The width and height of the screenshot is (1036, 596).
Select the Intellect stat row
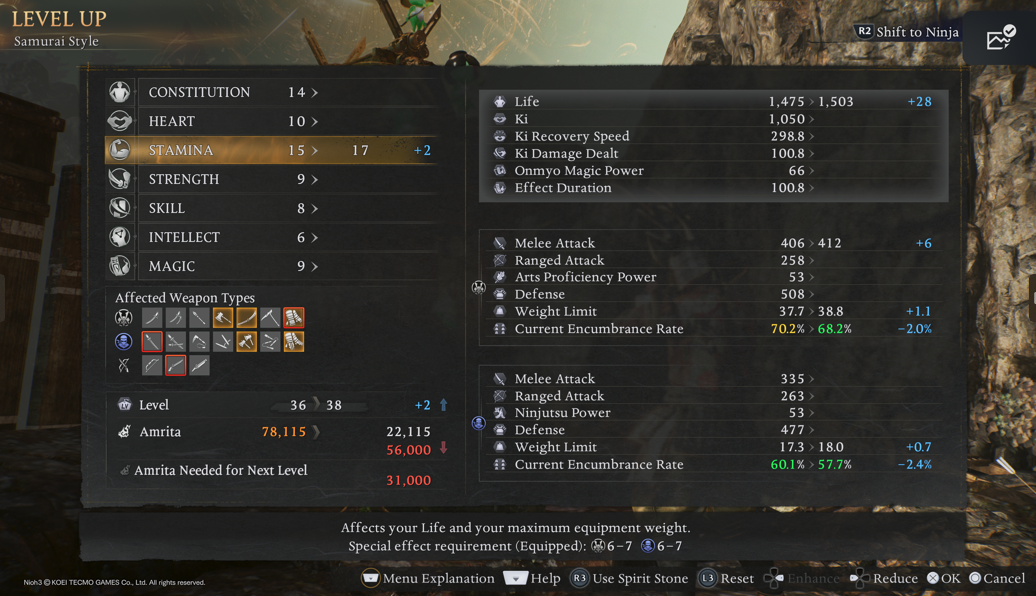click(x=270, y=237)
